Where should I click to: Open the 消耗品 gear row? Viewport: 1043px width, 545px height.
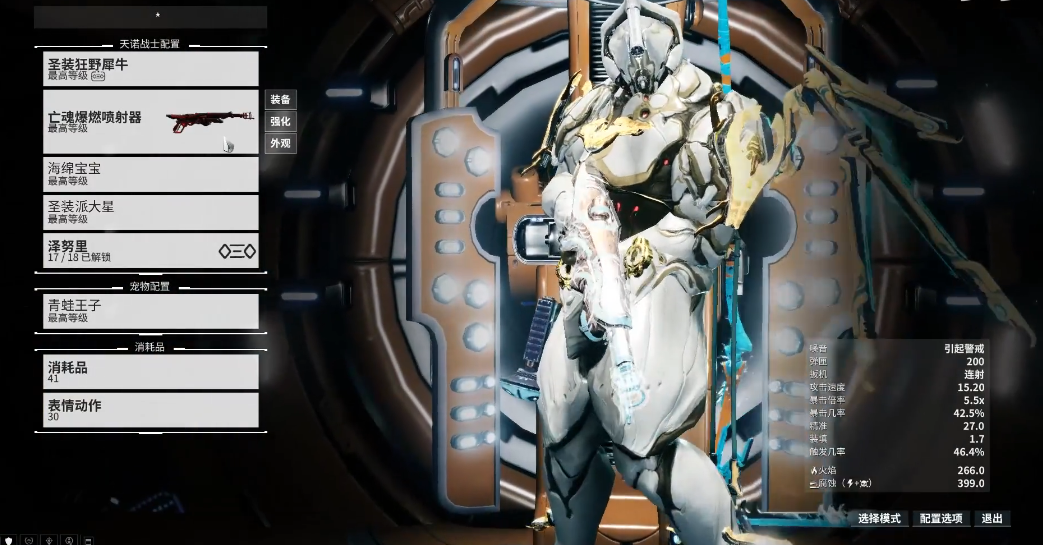coord(151,372)
